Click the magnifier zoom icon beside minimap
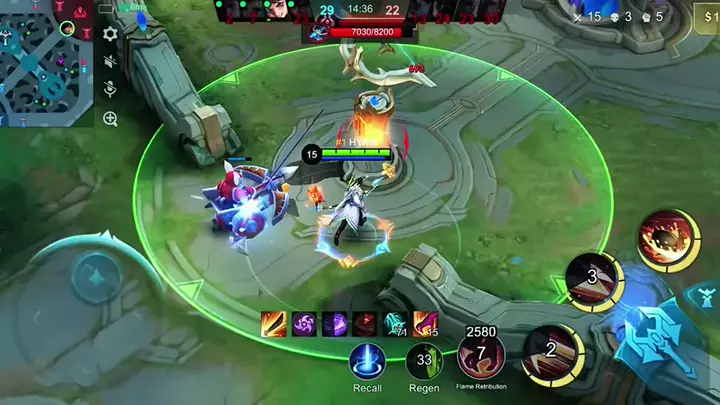 (x=110, y=119)
